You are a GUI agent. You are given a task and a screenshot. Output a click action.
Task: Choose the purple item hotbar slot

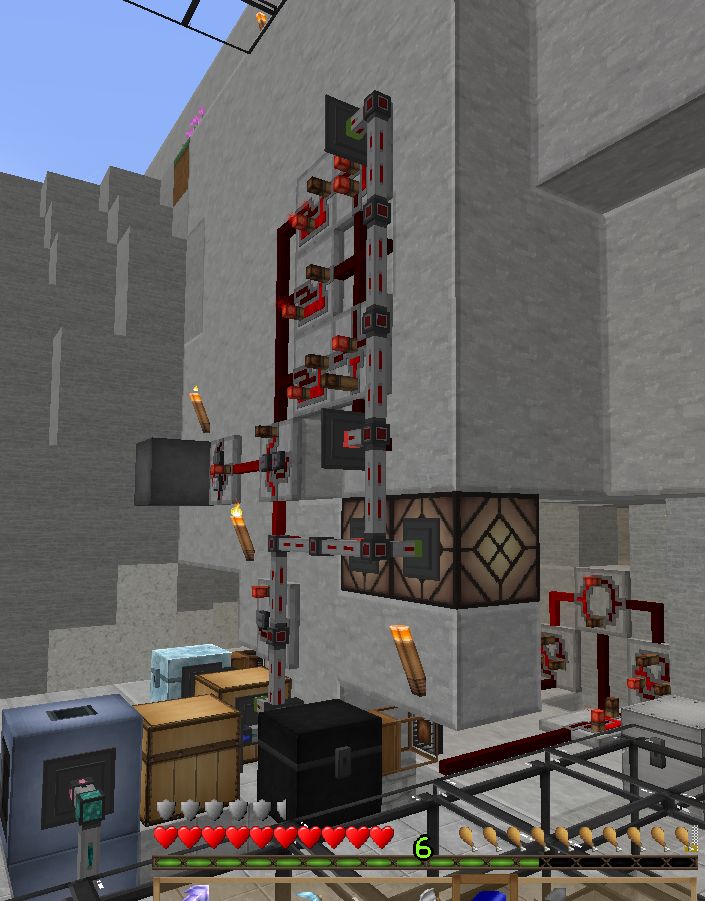click(x=195, y=891)
